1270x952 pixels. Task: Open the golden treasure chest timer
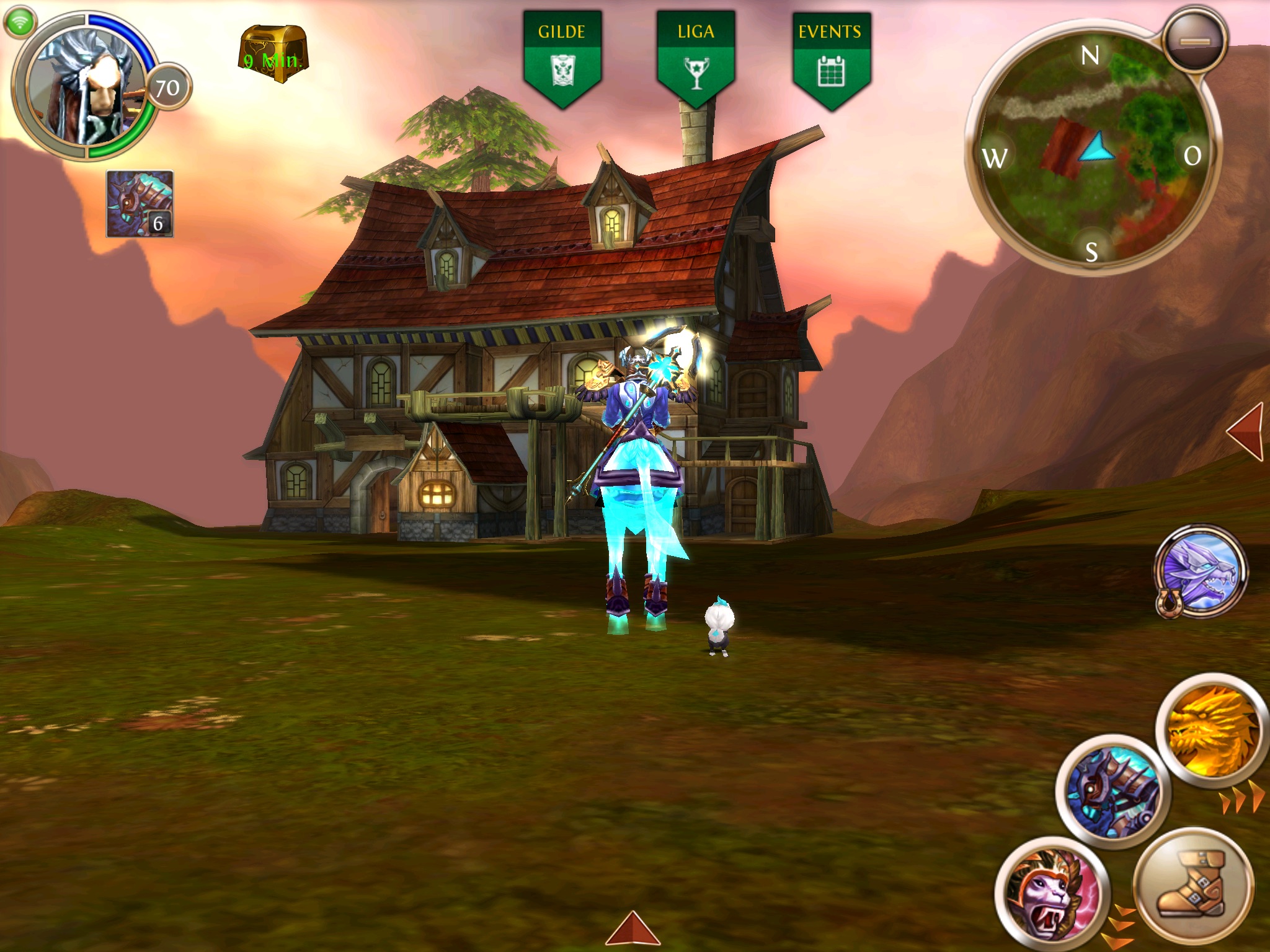click(273, 55)
